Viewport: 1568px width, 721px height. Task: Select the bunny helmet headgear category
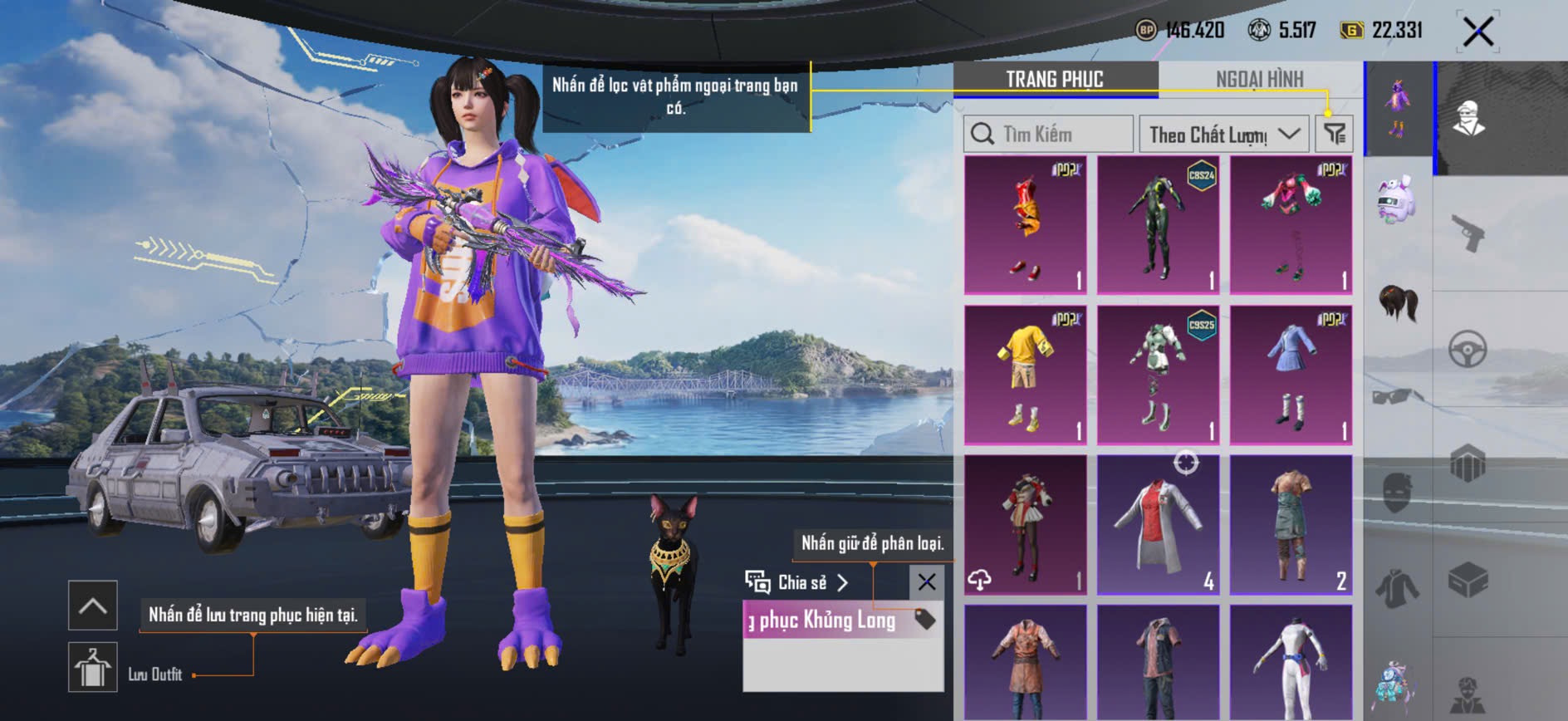pos(1397,199)
